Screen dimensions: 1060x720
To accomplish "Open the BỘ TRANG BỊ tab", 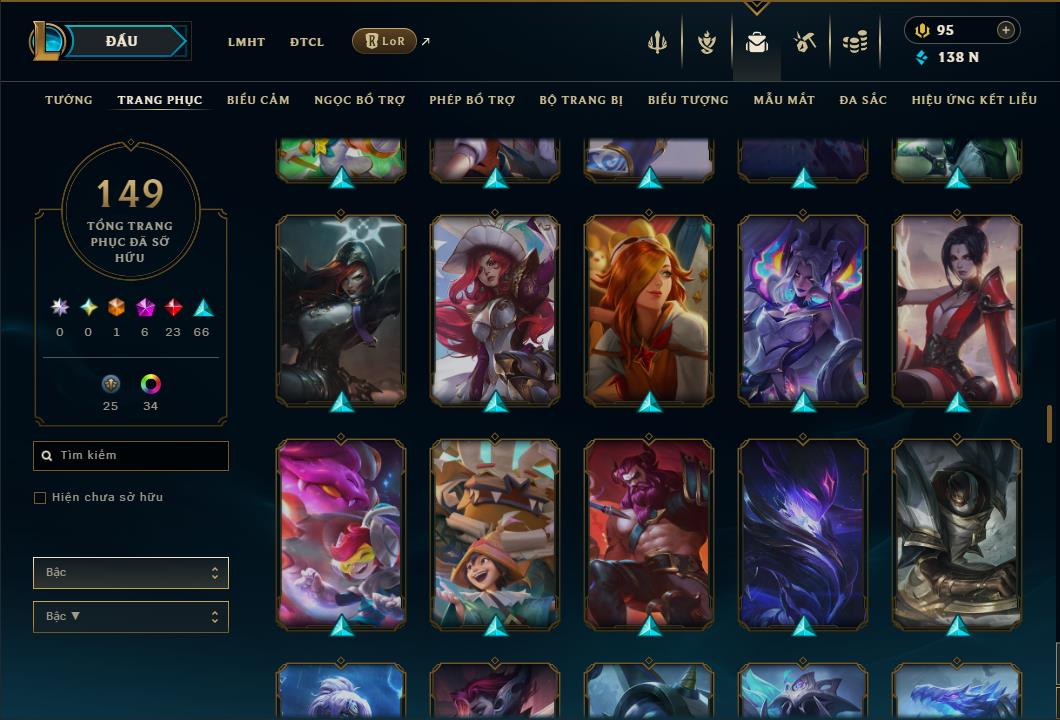I will click(x=581, y=100).
